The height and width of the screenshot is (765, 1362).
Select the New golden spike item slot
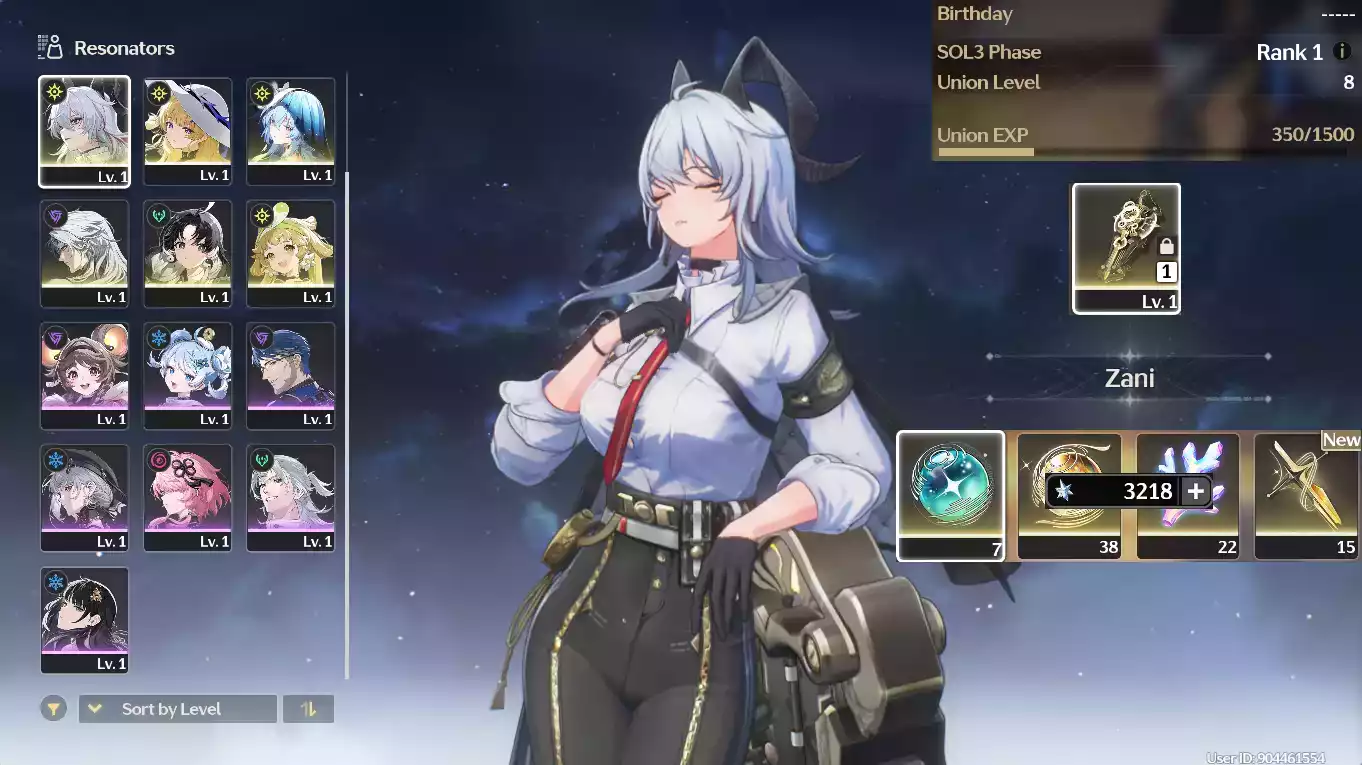click(1306, 494)
